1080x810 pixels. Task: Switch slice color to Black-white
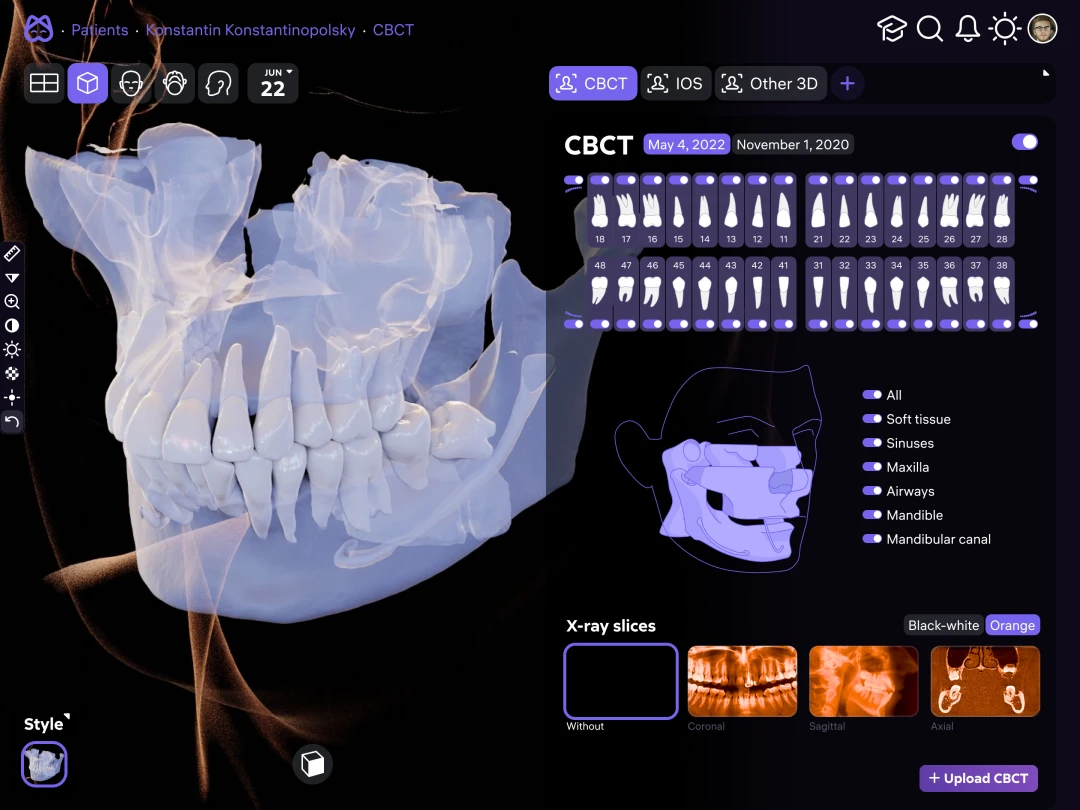pos(943,625)
